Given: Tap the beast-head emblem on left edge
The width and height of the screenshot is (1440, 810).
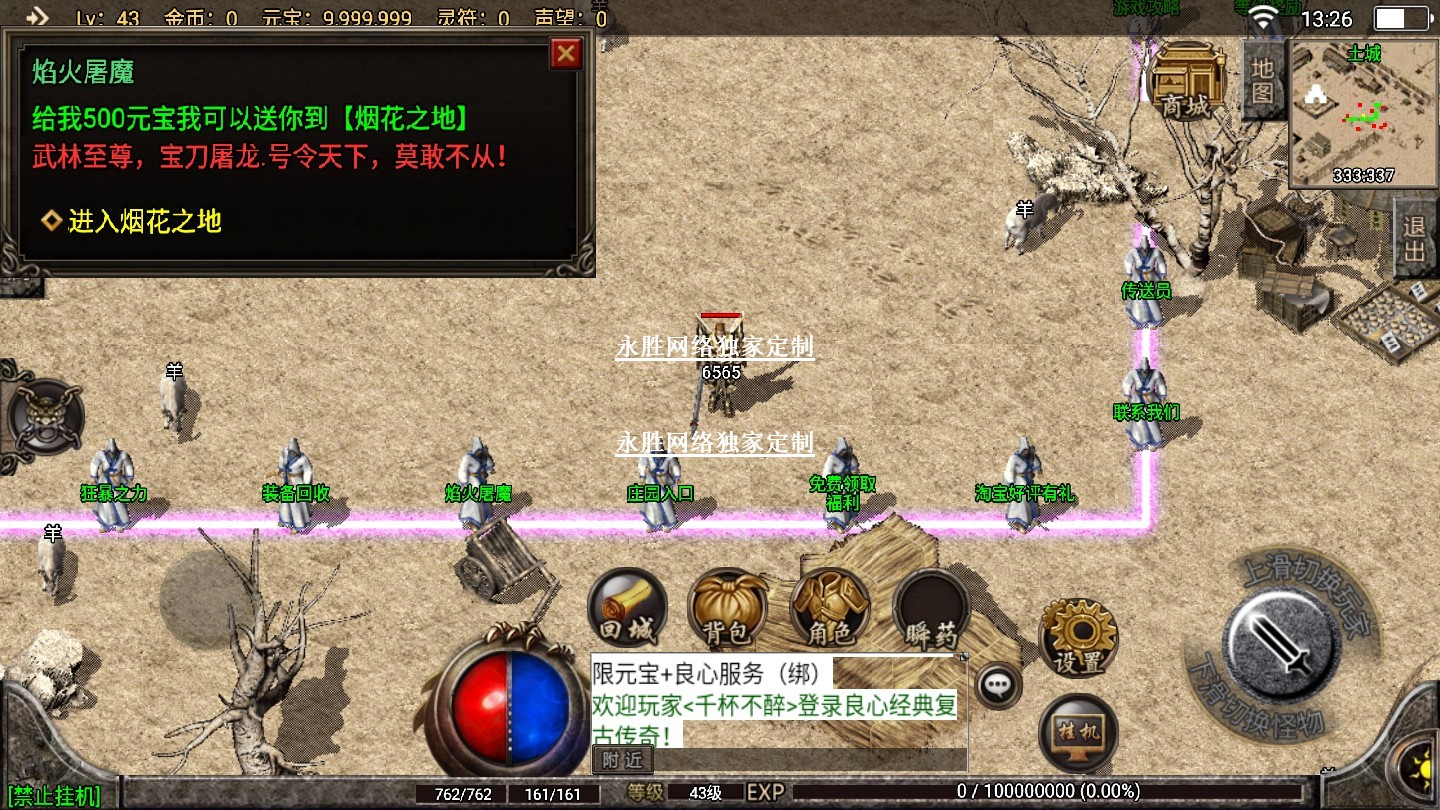Looking at the screenshot, I should tap(43, 418).
